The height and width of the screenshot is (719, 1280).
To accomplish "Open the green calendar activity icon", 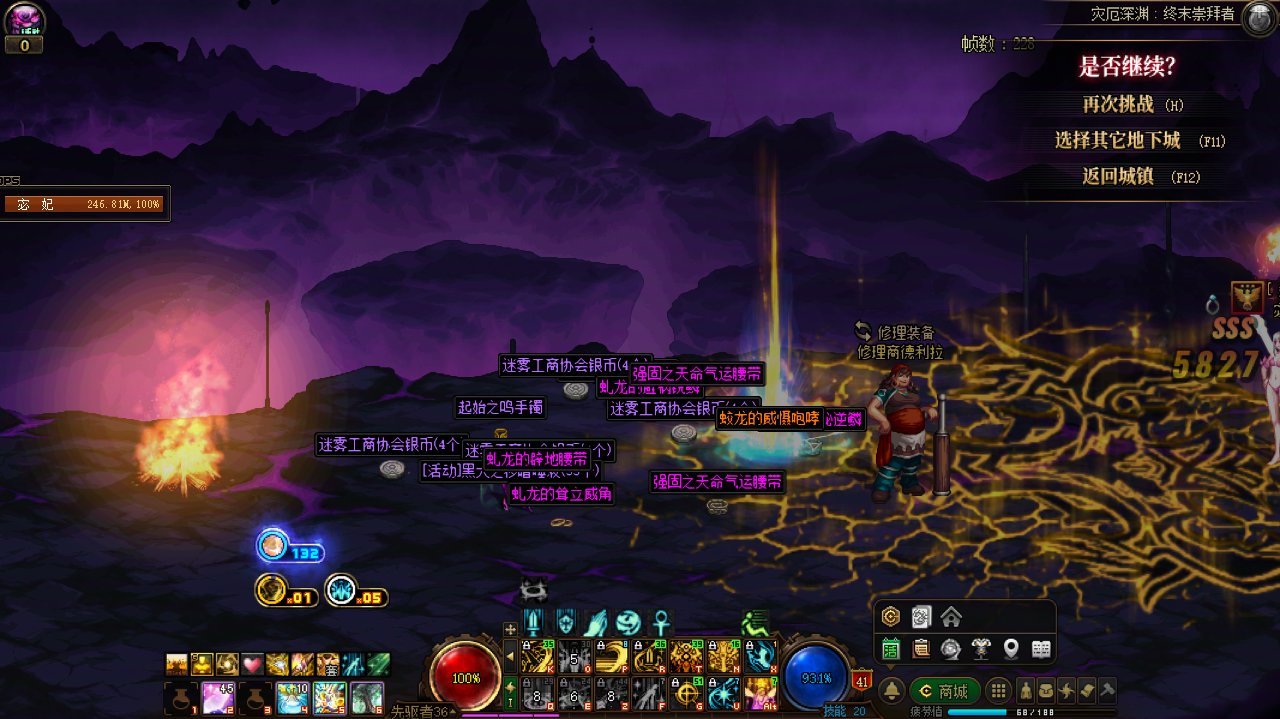I will (x=891, y=649).
